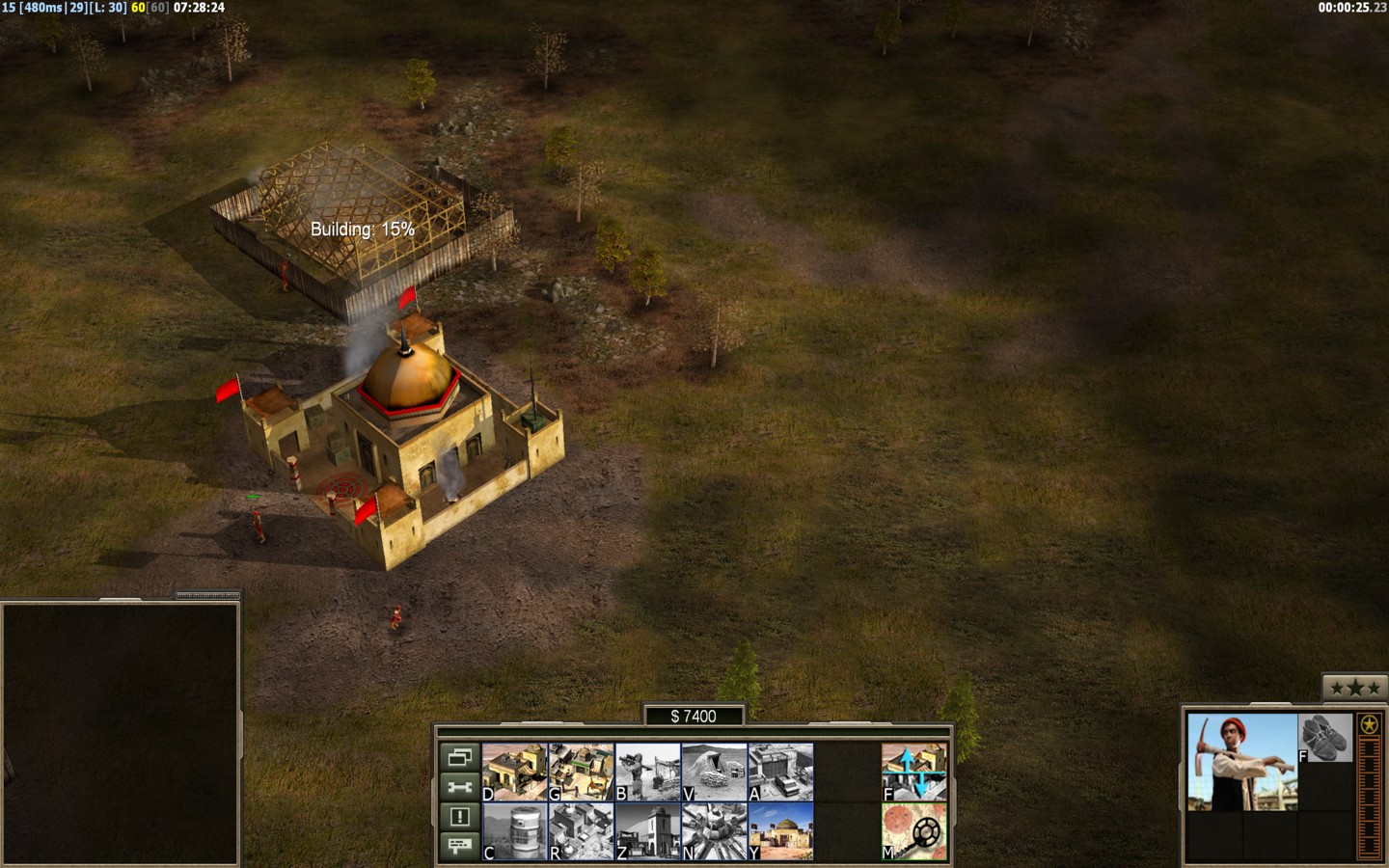Build the sandbag tunnel structure labeled V

pos(714,772)
